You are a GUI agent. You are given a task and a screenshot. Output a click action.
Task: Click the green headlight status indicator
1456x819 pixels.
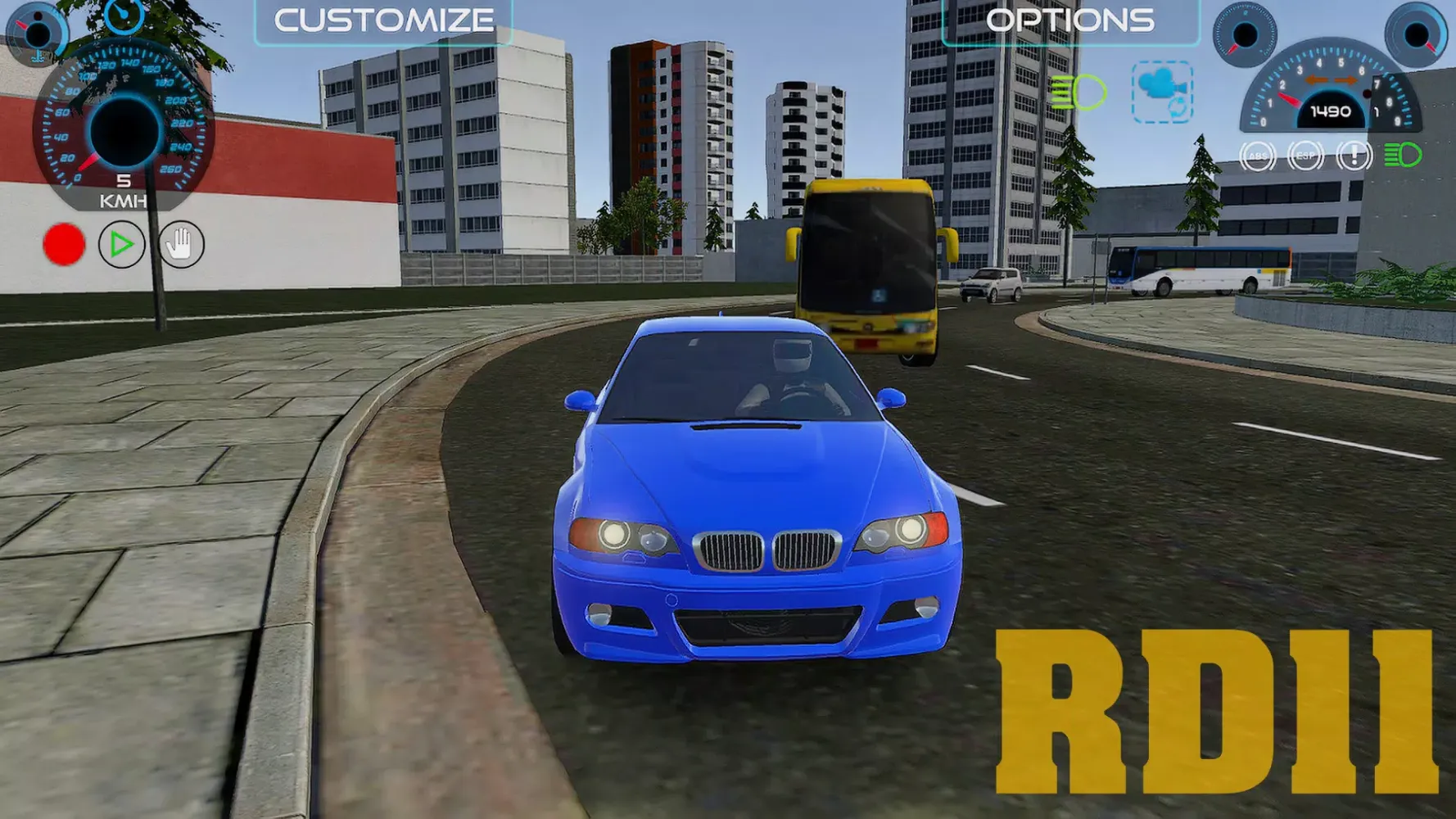coord(1402,155)
